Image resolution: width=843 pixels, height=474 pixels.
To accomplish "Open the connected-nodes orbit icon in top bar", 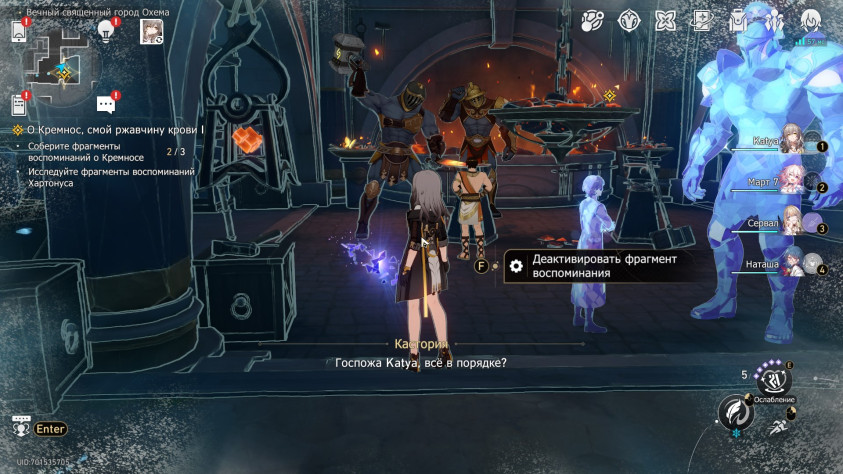I will (593, 20).
